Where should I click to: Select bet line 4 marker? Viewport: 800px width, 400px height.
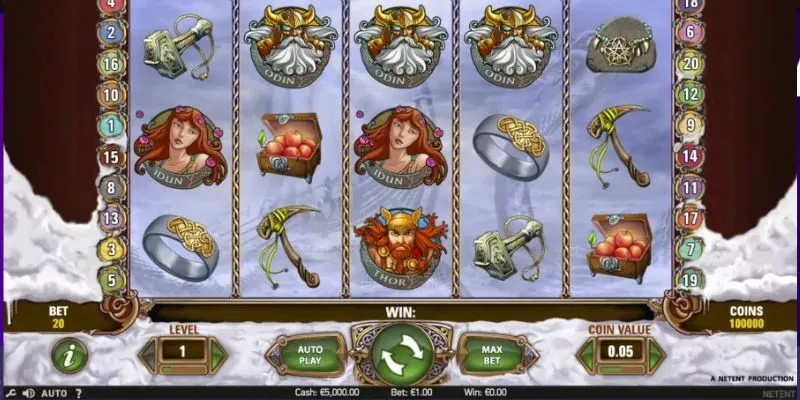click(x=112, y=5)
